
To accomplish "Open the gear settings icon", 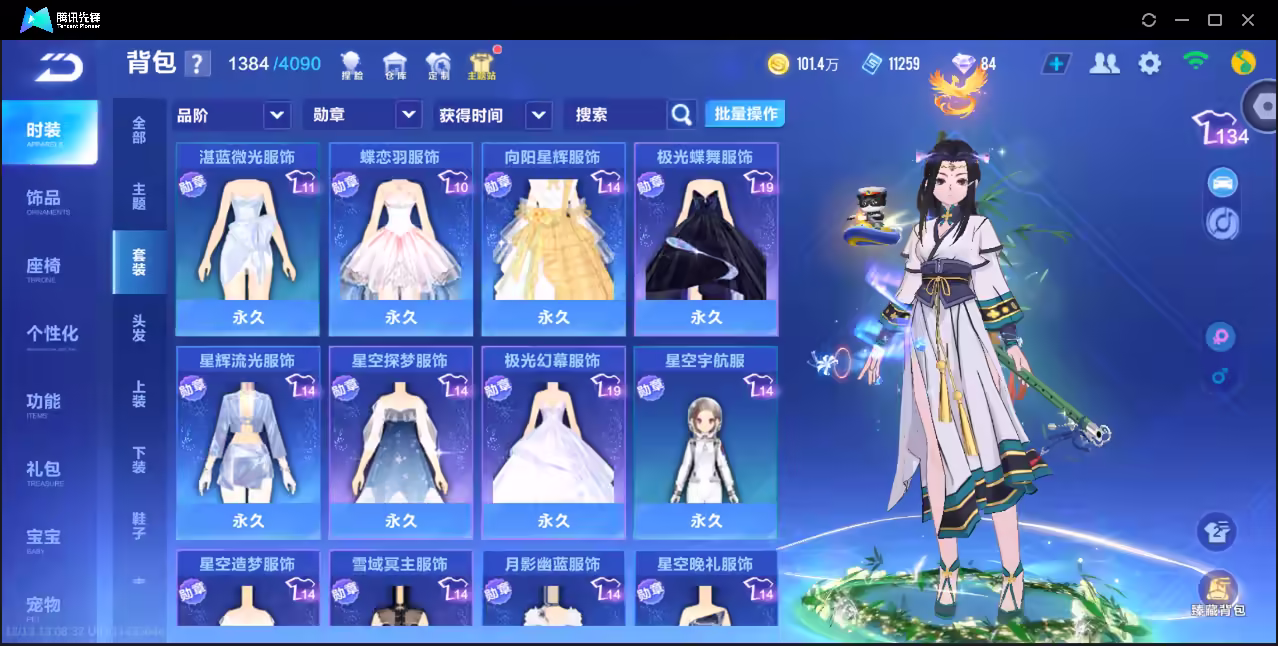I will point(1150,64).
